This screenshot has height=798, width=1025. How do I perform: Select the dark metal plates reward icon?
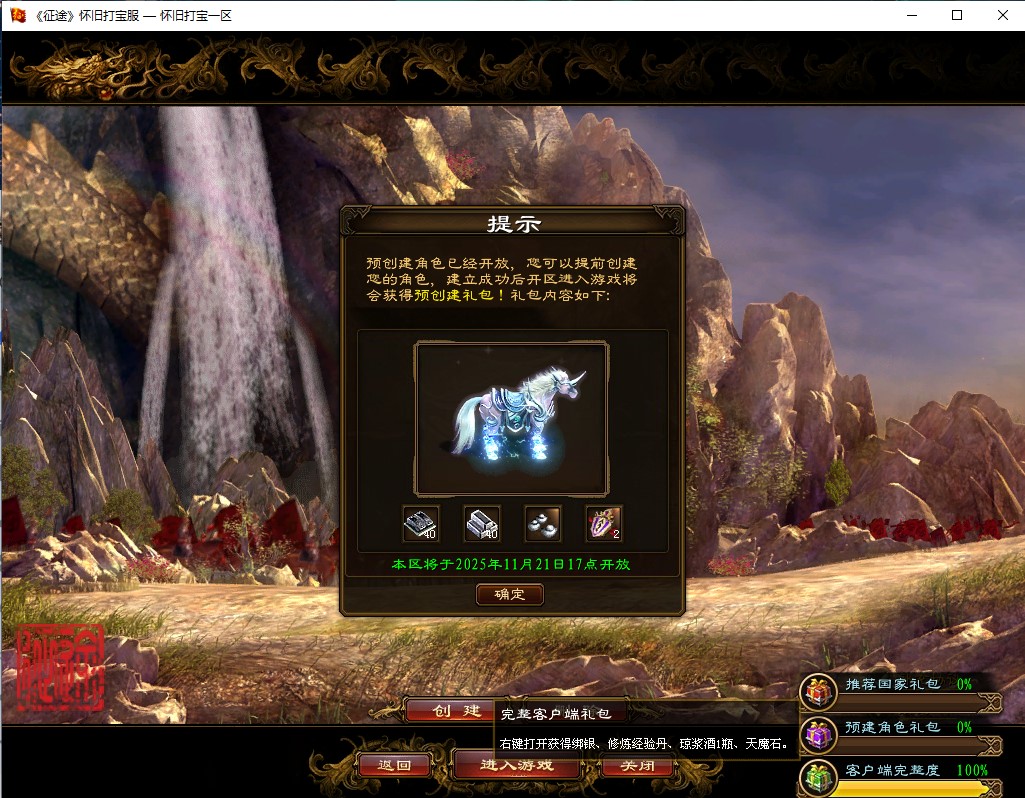click(421, 523)
